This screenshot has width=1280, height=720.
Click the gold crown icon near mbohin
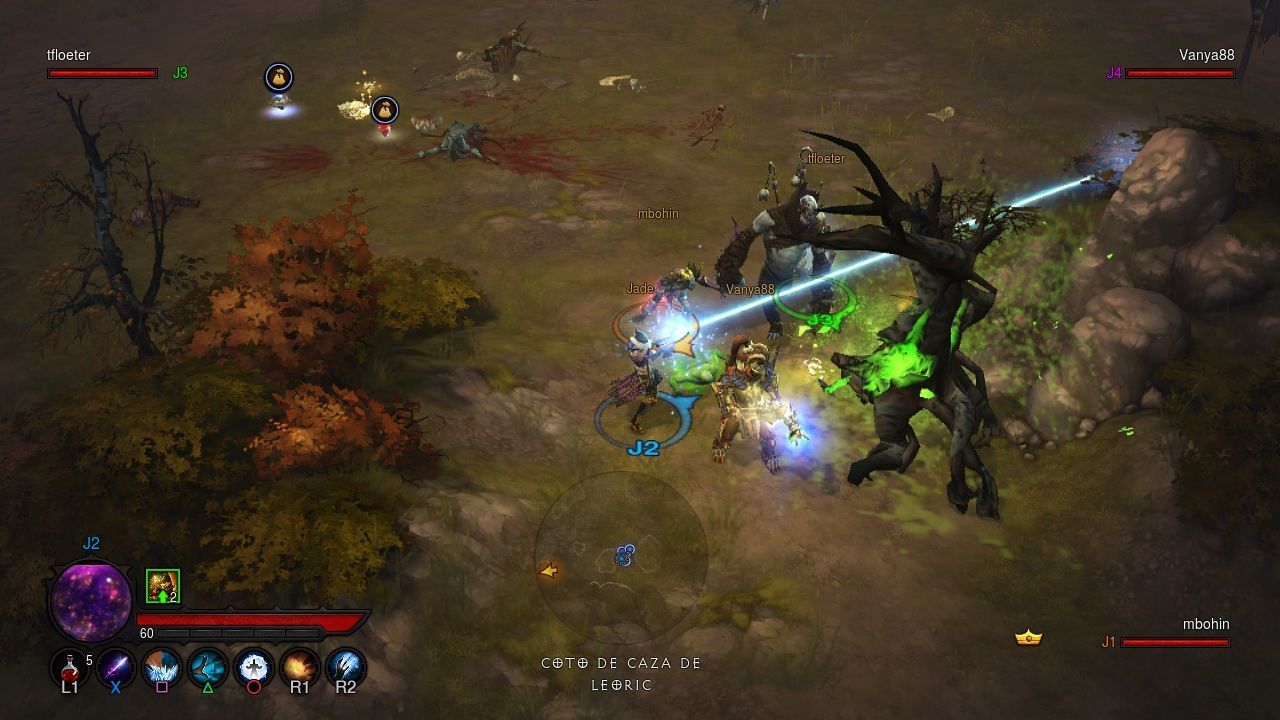click(x=1028, y=638)
